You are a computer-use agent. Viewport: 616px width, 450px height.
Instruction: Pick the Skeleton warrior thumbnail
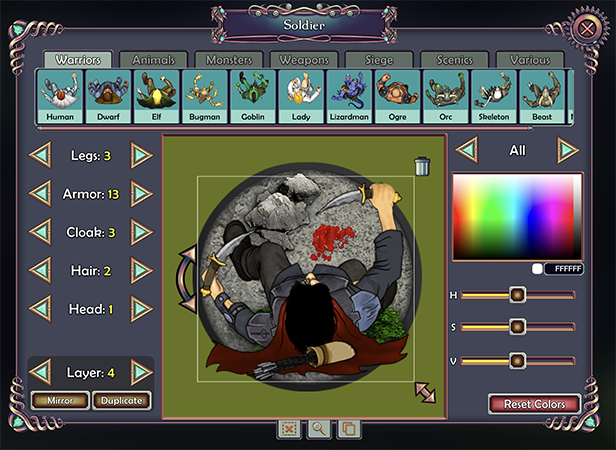click(495, 98)
